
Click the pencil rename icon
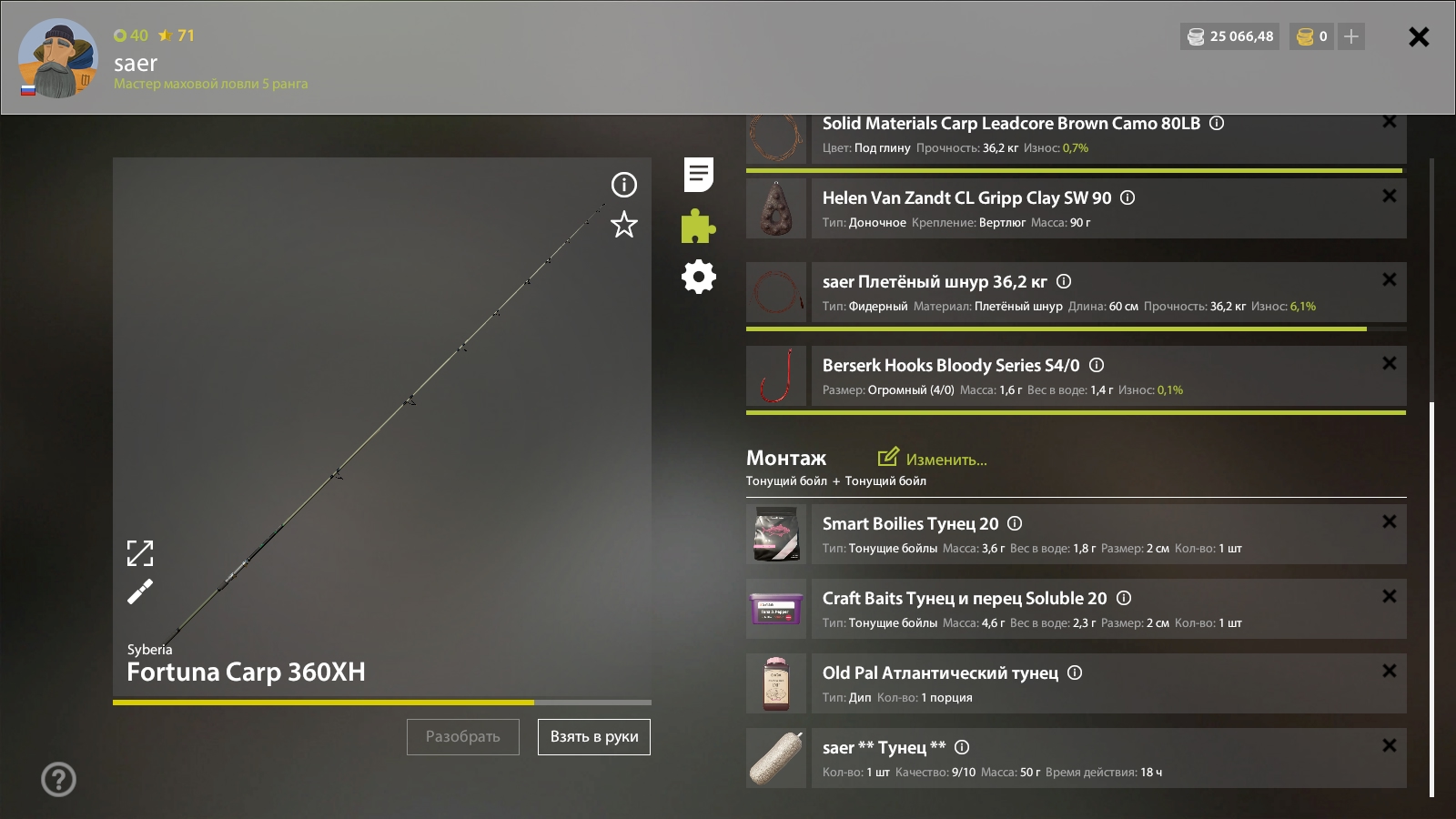click(140, 591)
